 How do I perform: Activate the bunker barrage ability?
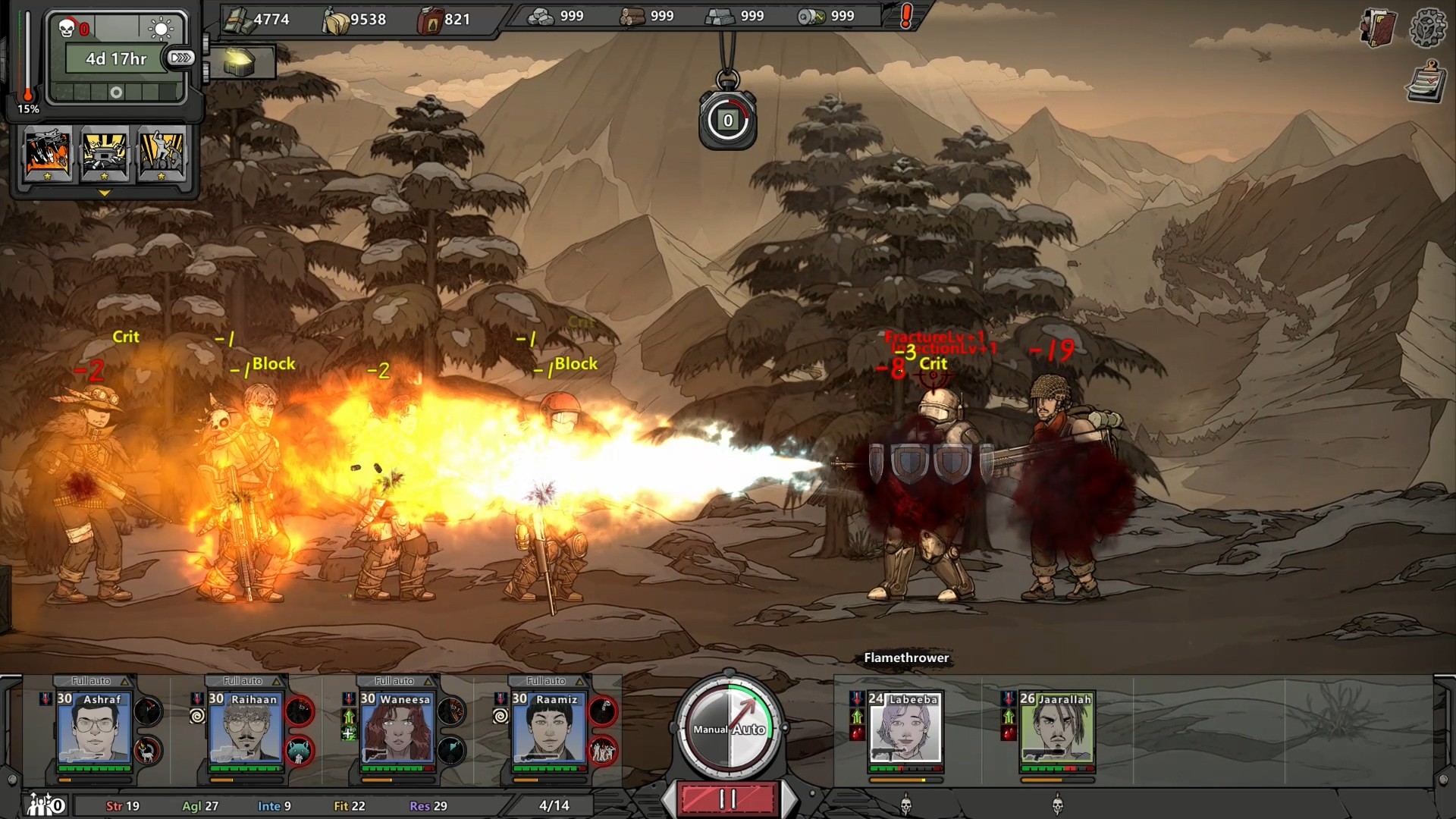[105, 153]
